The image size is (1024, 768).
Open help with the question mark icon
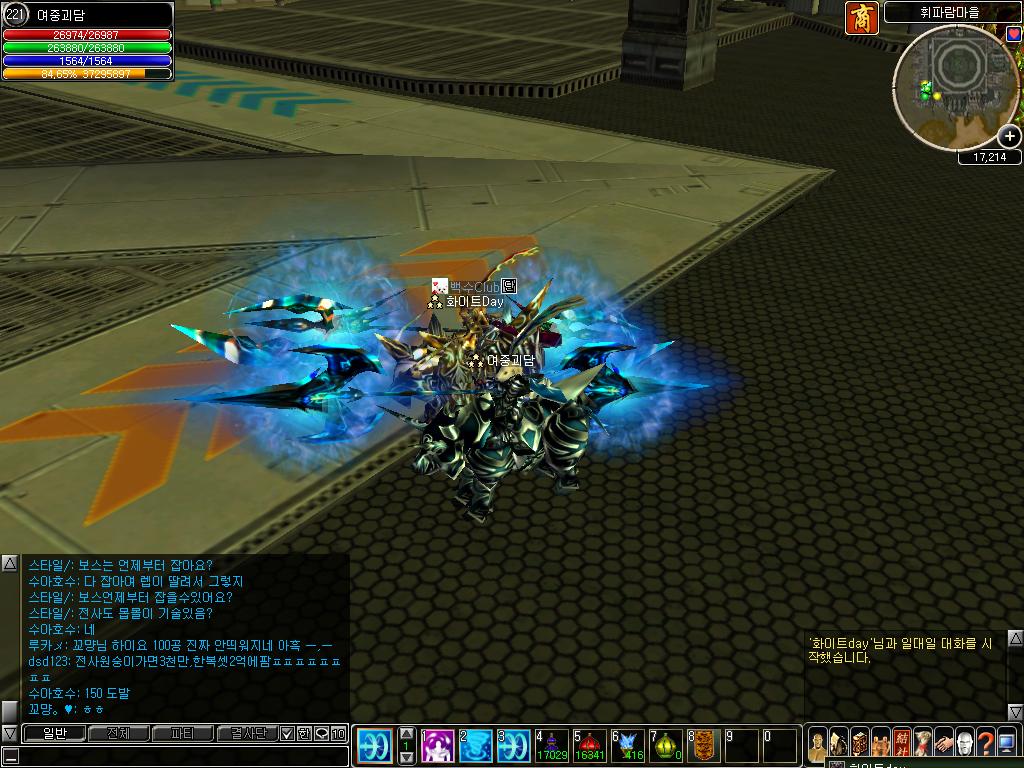point(986,743)
